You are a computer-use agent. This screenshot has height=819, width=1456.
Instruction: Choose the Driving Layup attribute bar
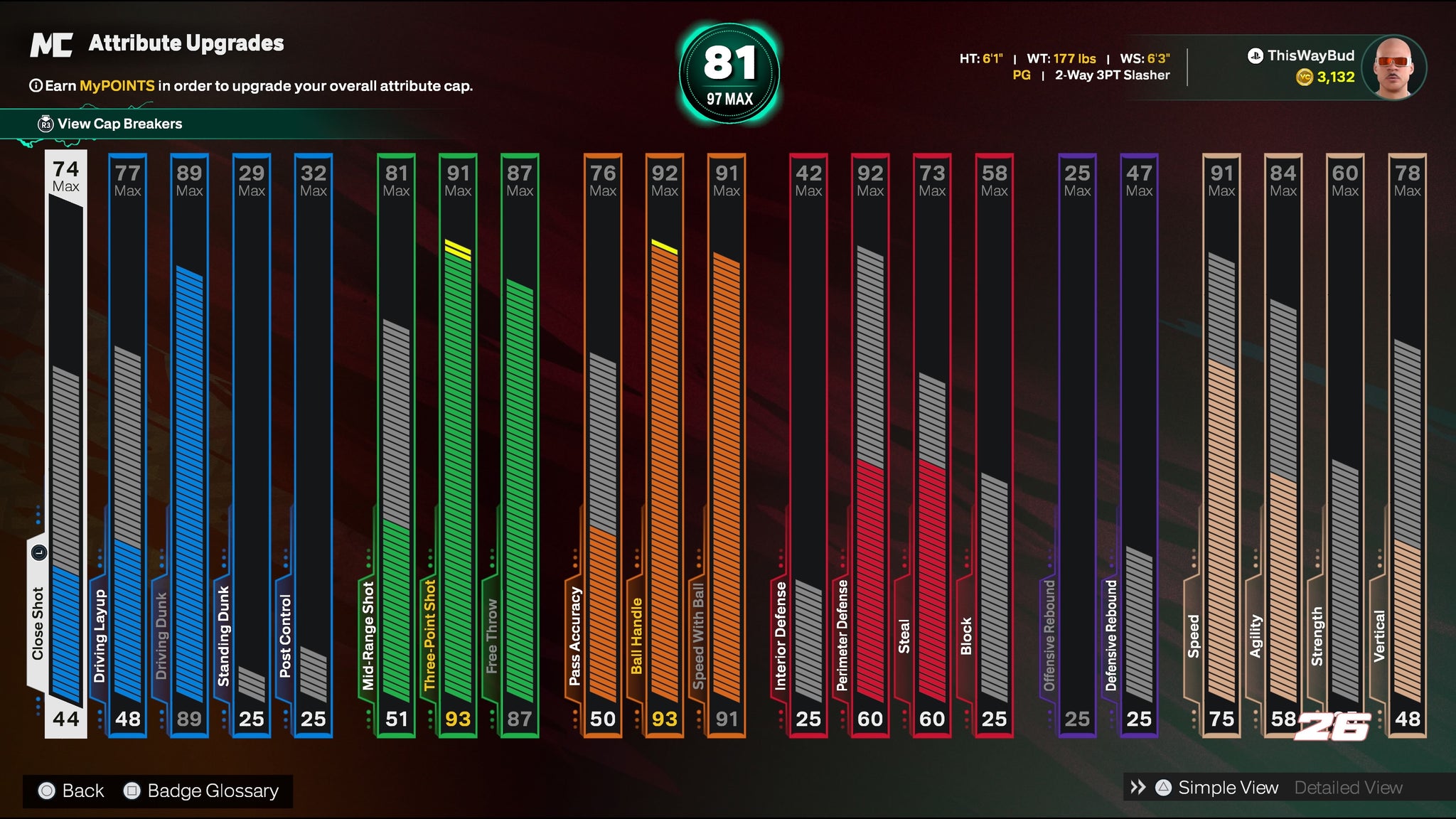(x=128, y=444)
